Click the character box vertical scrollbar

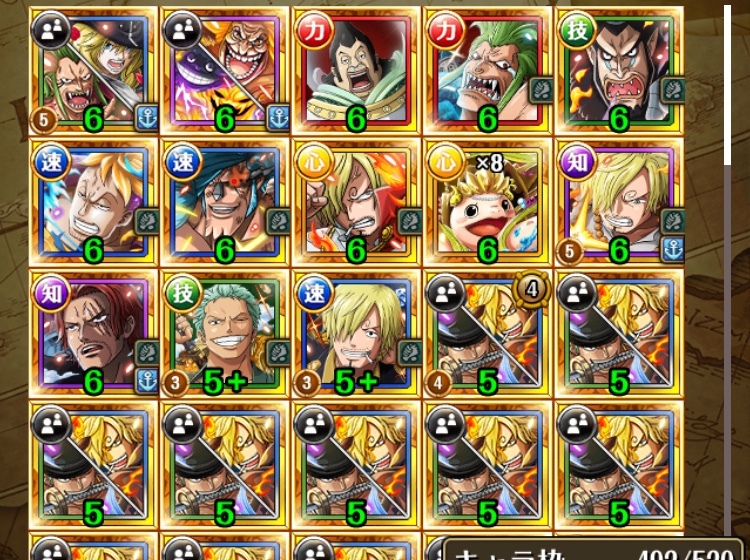[728, 250]
